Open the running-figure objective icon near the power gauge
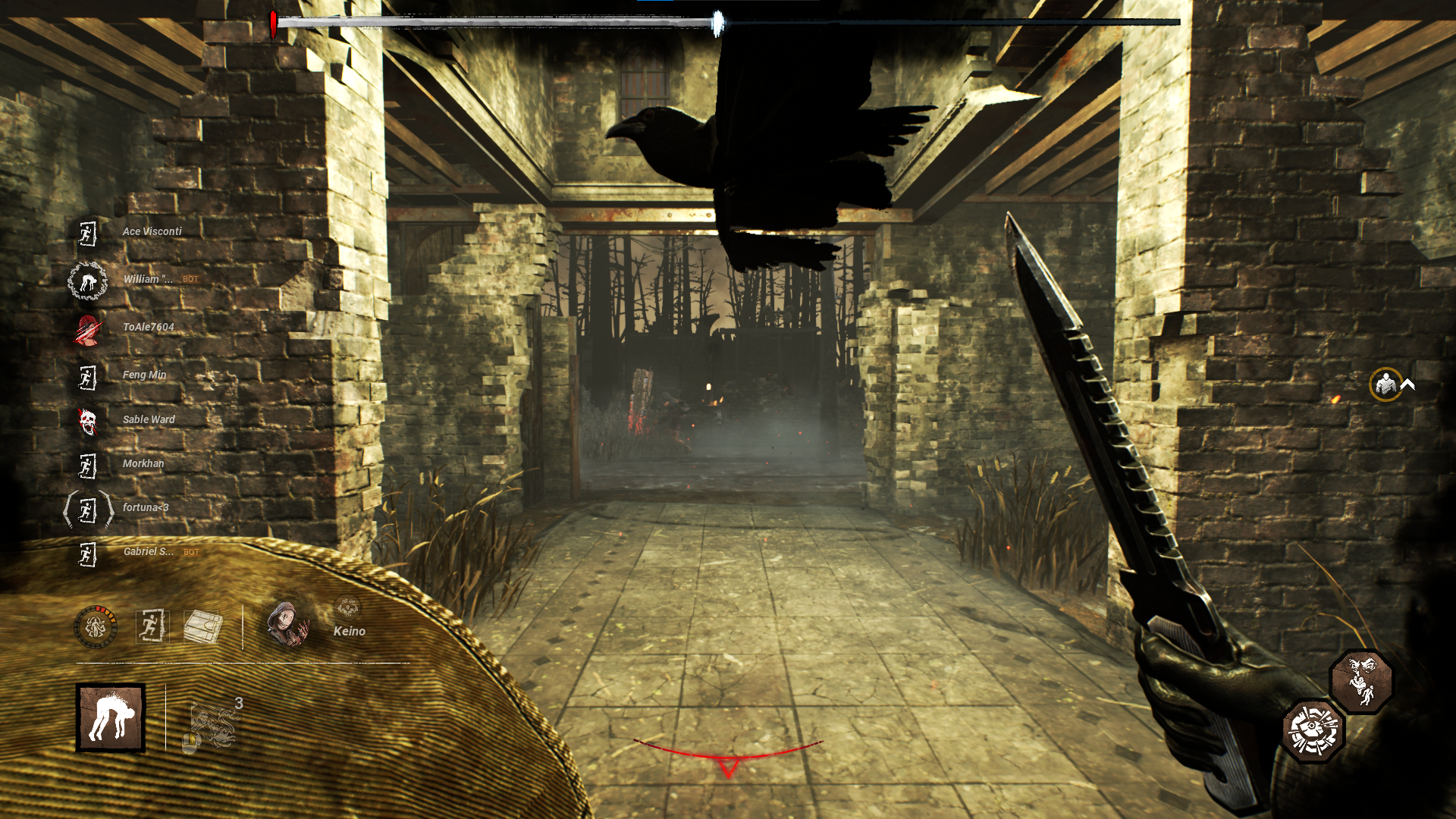This screenshot has width=1456, height=819. [x=151, y=627]
